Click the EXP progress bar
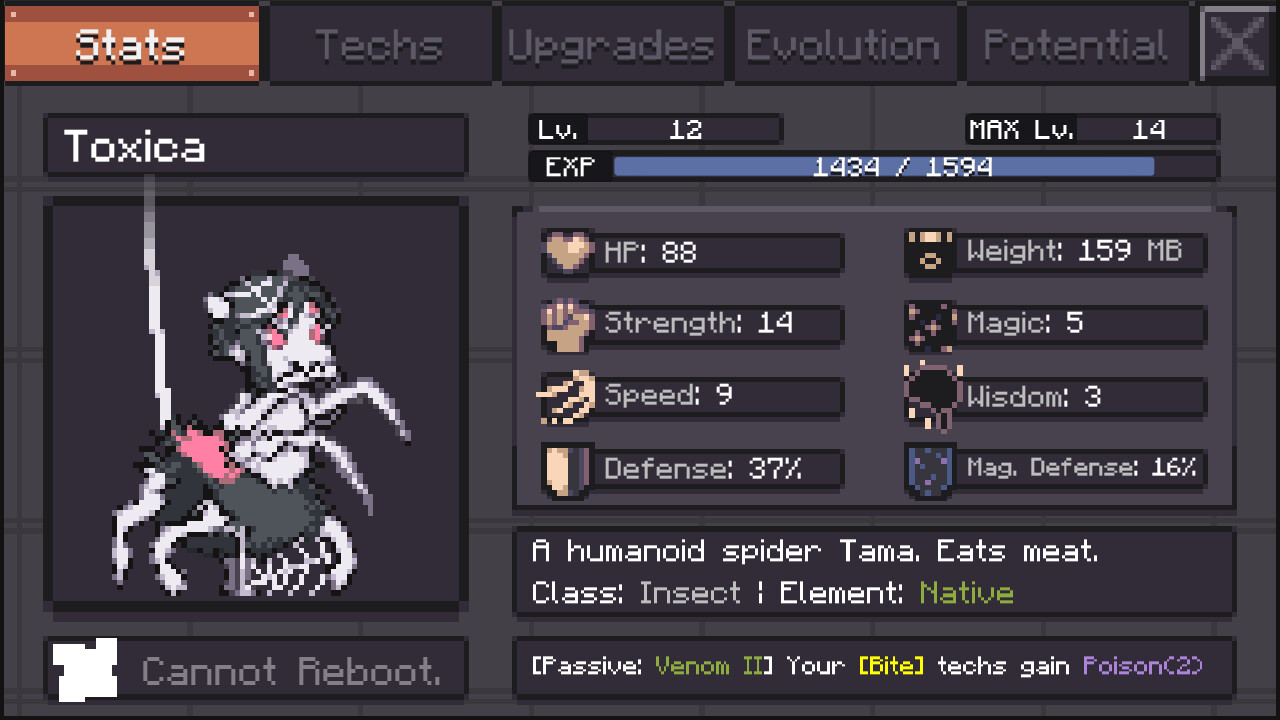The image size is (1280, 720). (x=880, y=166)
